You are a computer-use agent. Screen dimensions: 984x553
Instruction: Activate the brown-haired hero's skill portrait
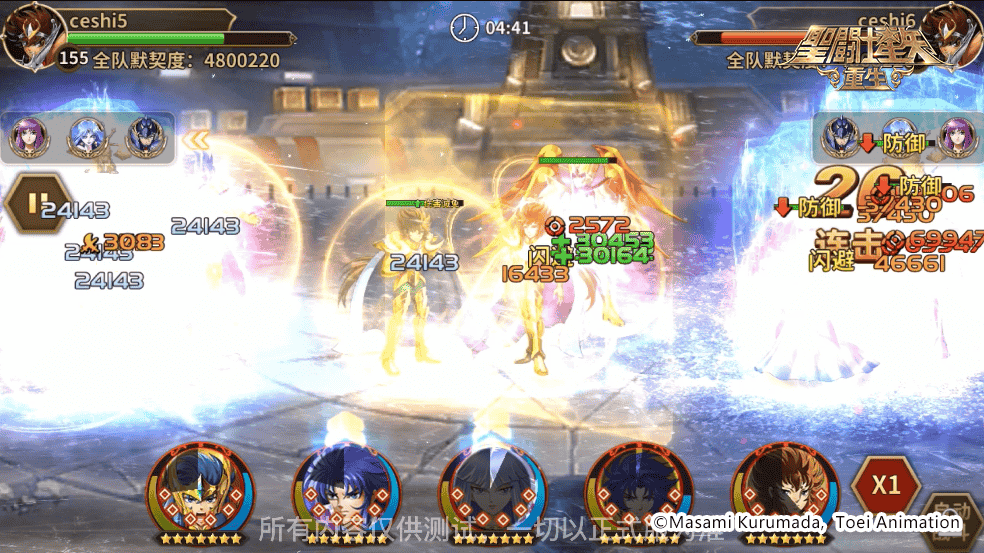784,490
